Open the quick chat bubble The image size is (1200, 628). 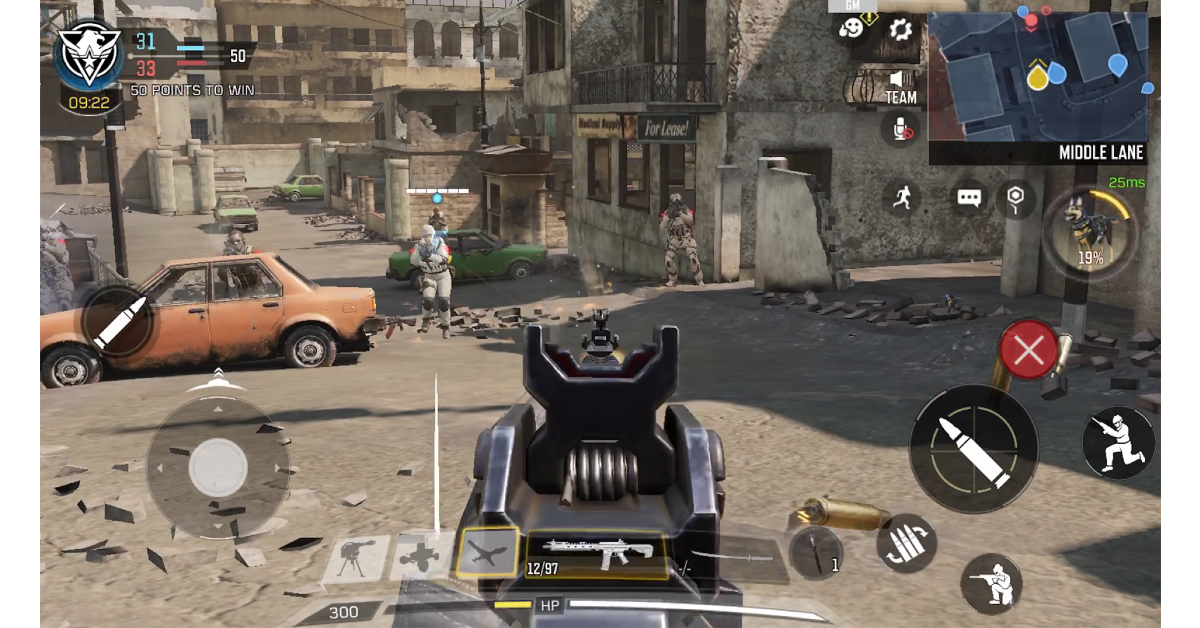(968, 197)
